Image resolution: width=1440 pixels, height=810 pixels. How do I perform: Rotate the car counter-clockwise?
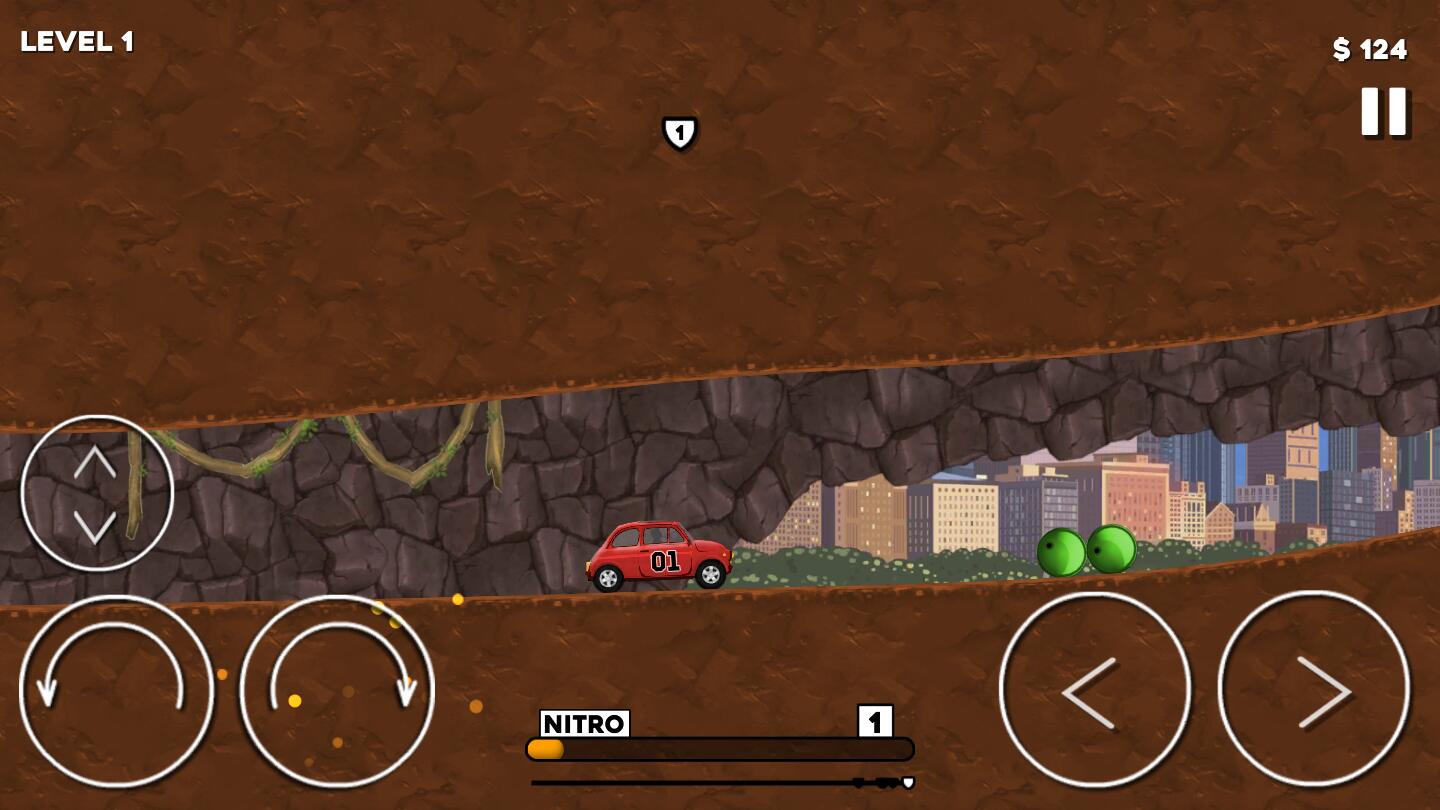click(x=116, y=692)
